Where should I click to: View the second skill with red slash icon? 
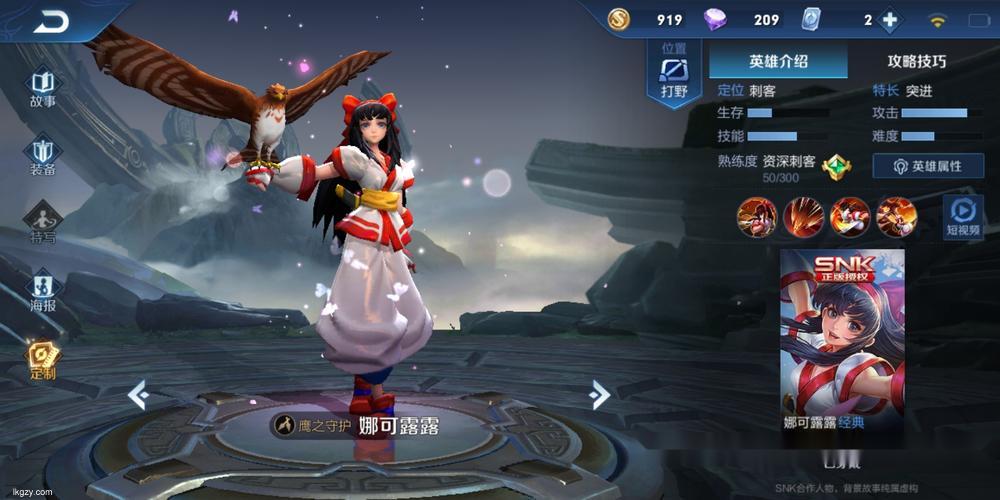(x=803, y=216)
